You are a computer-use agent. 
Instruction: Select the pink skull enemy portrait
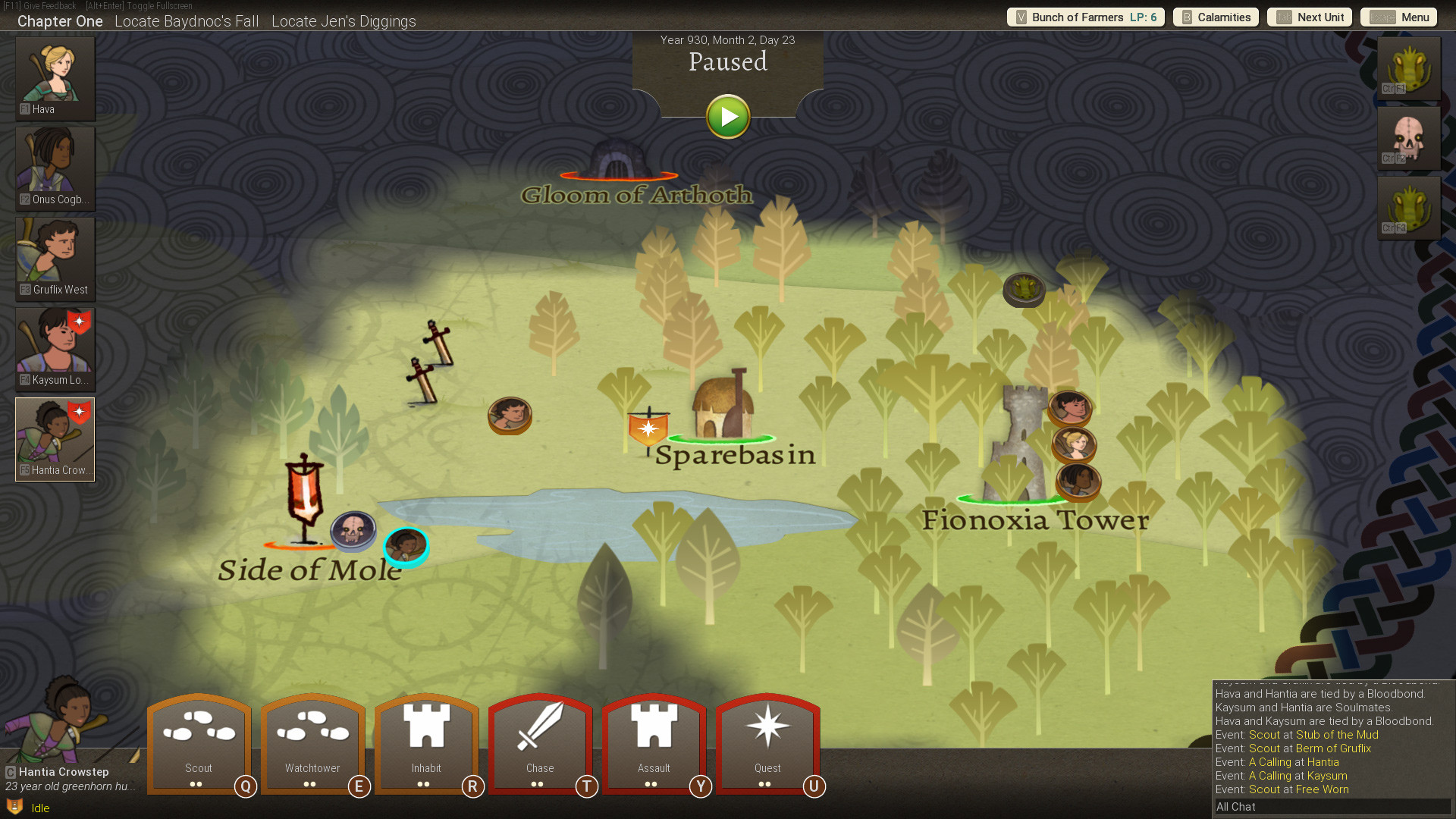point(1408,138)
